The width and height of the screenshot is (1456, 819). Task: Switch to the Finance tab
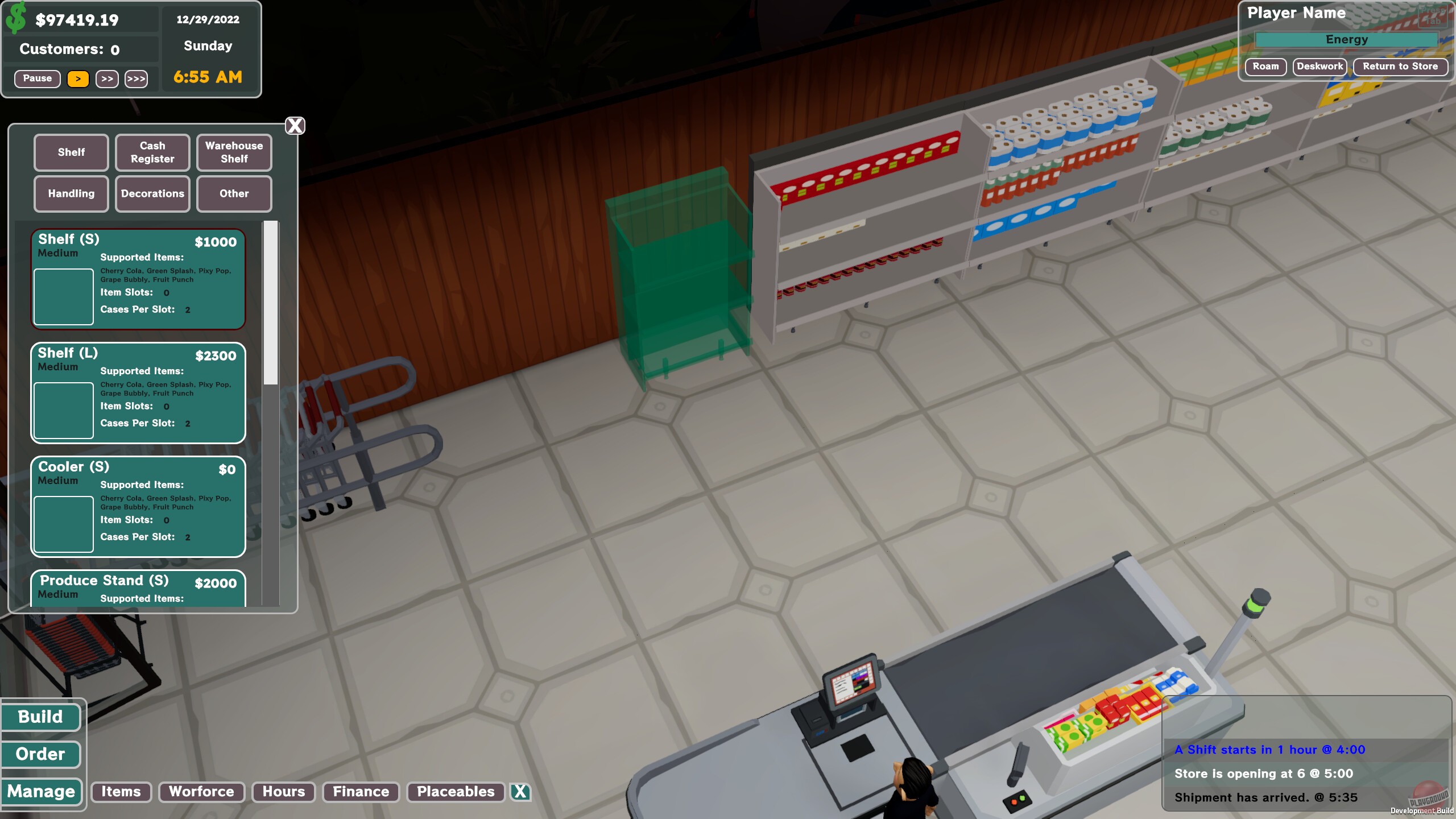tap(361, 792)
